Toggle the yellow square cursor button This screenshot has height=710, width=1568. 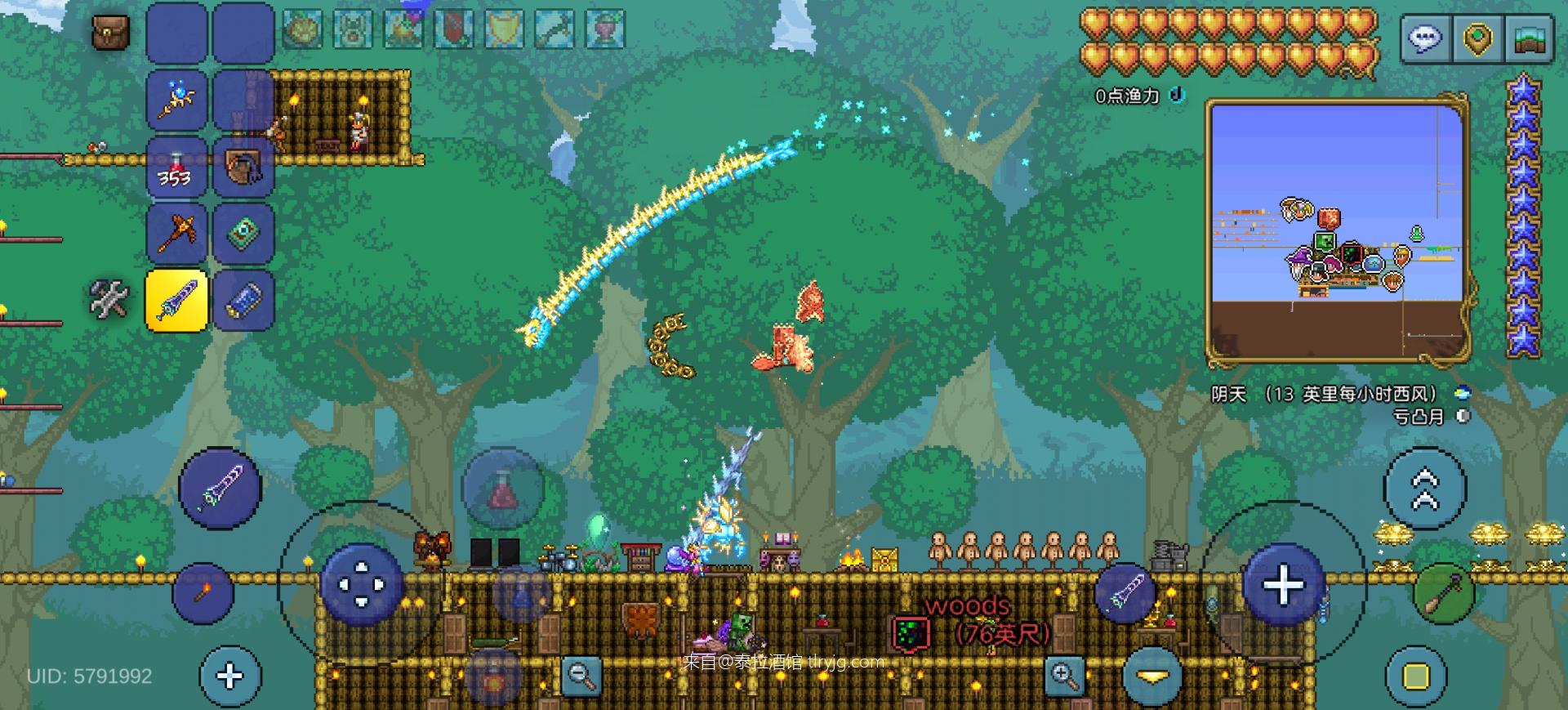(x=1416, y=676)
